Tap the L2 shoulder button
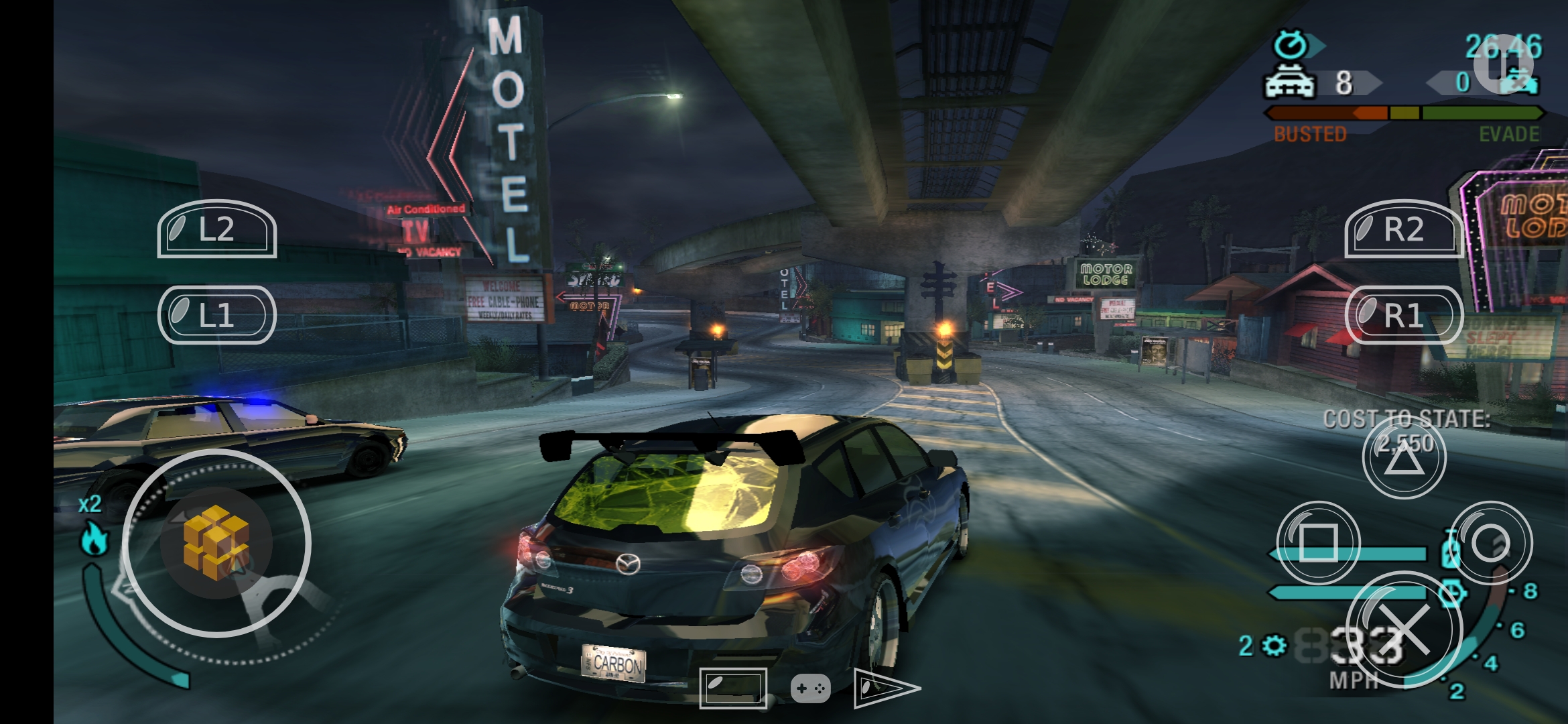Viewport: 1568px width, 724px height. click(216, 229)
